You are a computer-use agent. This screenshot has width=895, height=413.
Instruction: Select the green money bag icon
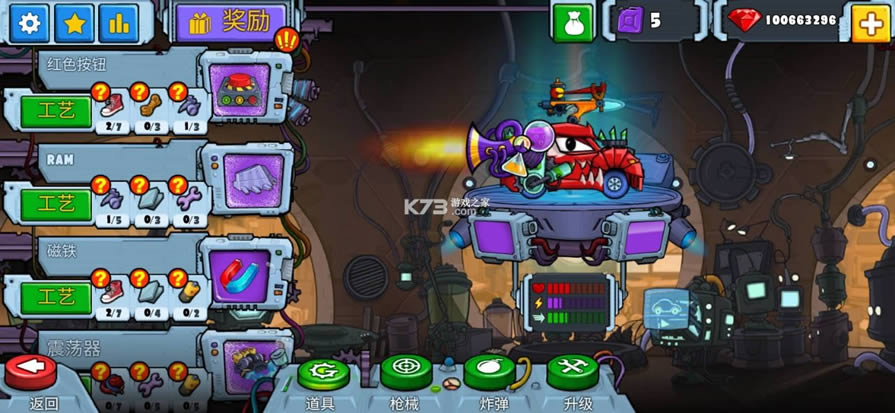pyautogui.click(x=573, y=21)
